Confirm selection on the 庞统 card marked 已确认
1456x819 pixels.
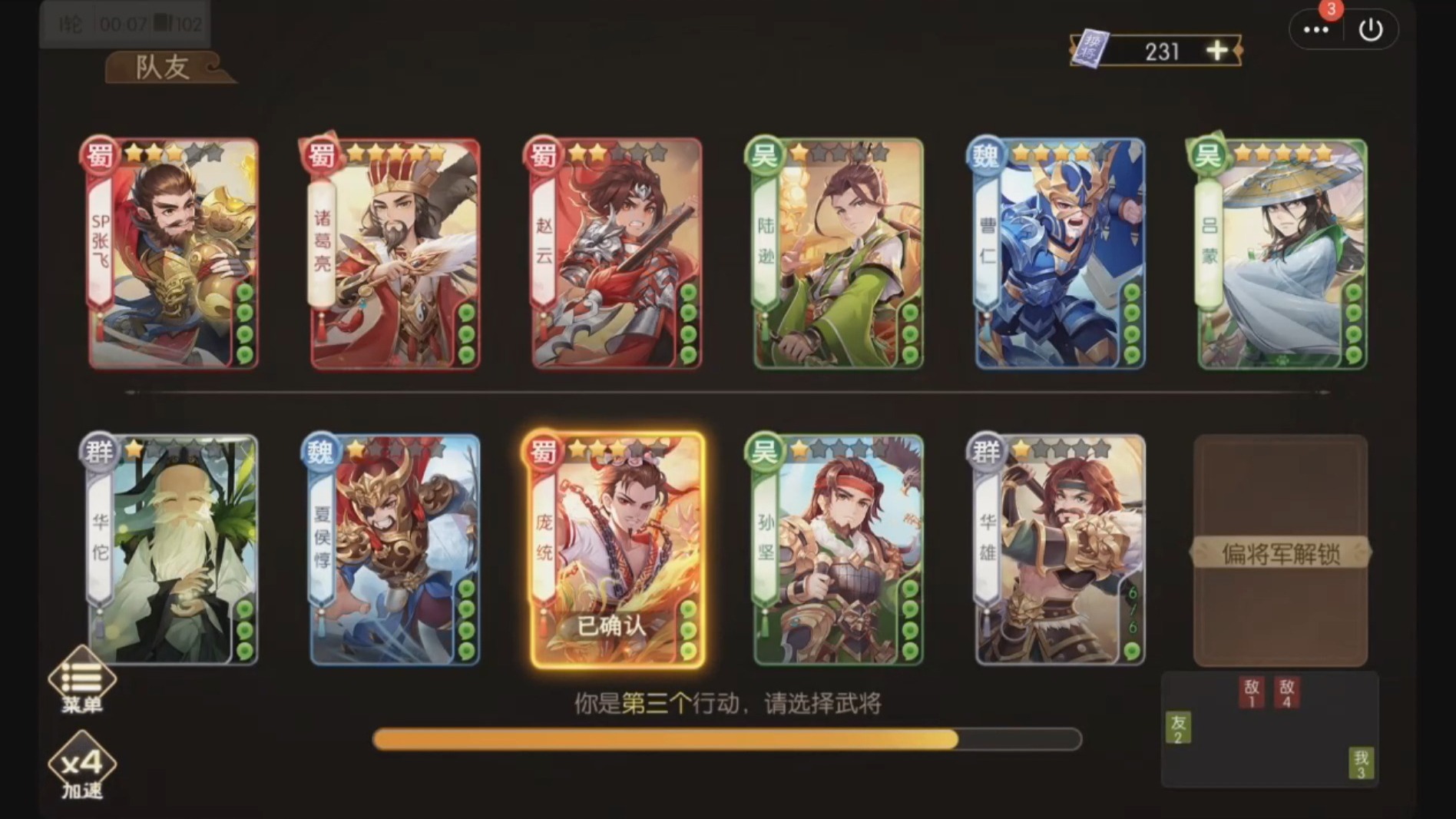coord(612,627)
